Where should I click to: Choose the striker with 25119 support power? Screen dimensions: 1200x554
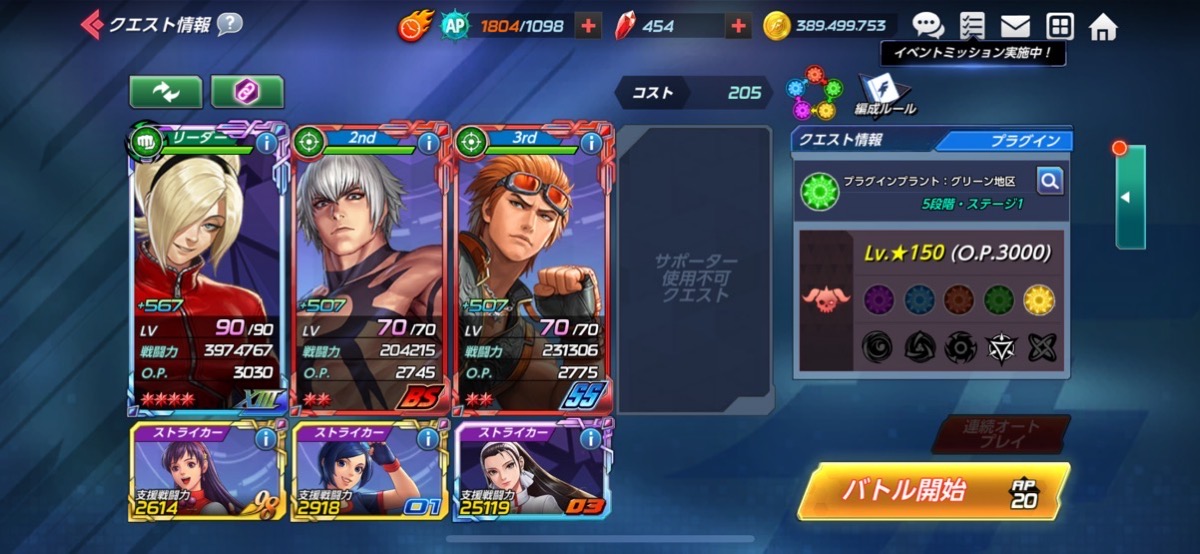(534, 472)
